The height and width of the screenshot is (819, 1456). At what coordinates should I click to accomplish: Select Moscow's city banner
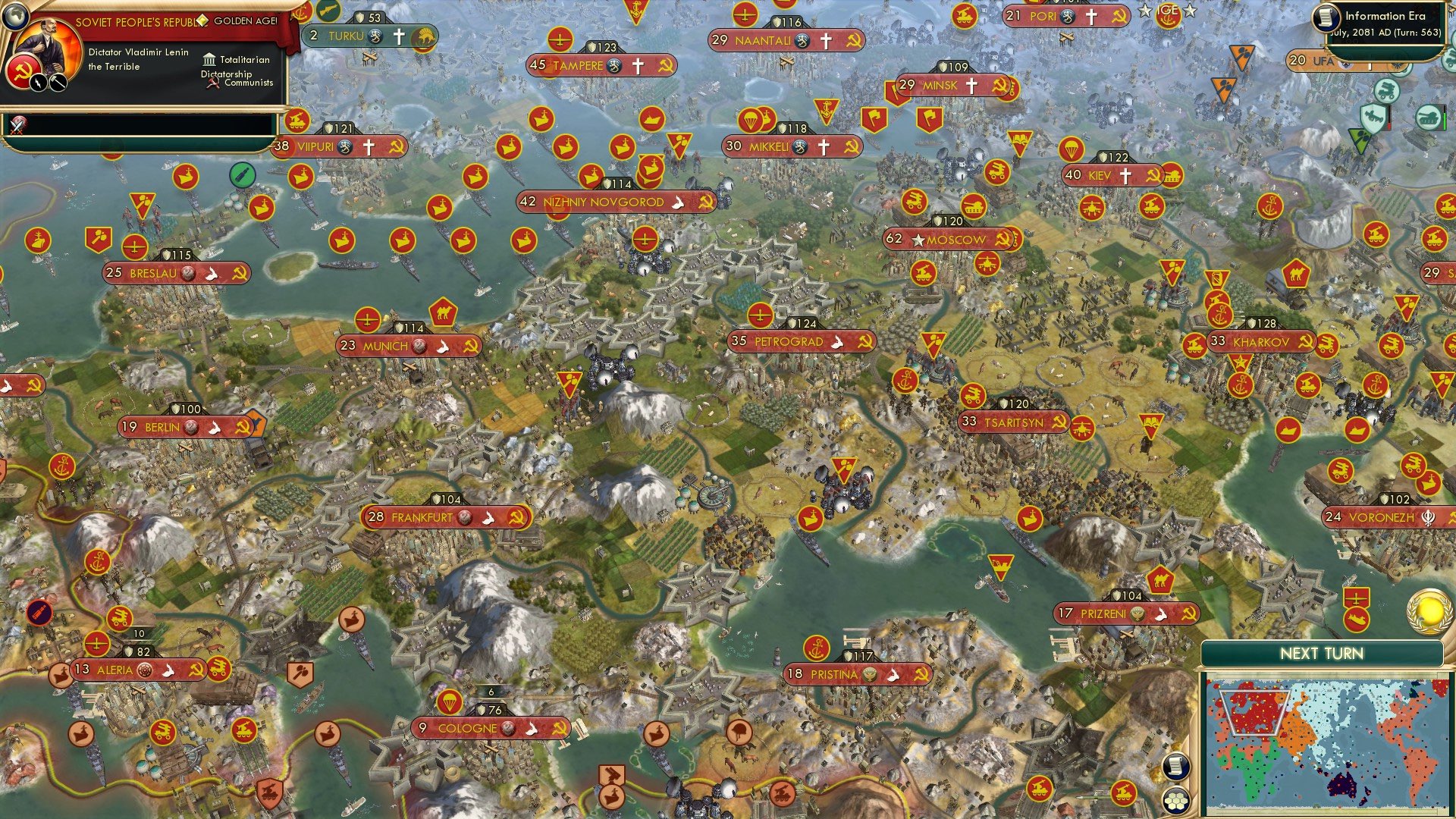pos(952,239)
